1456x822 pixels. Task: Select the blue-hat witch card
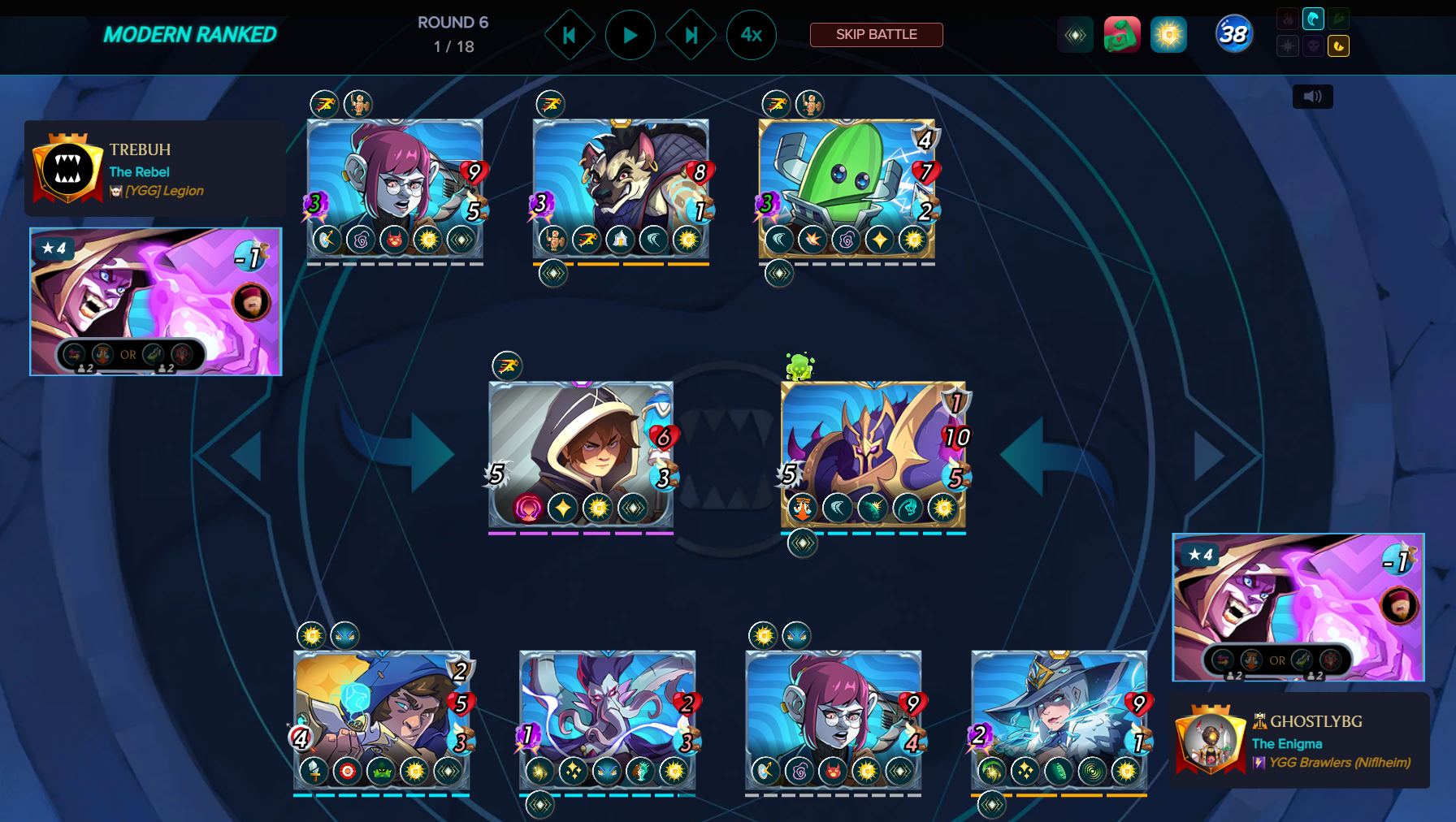coord(1059,719)
